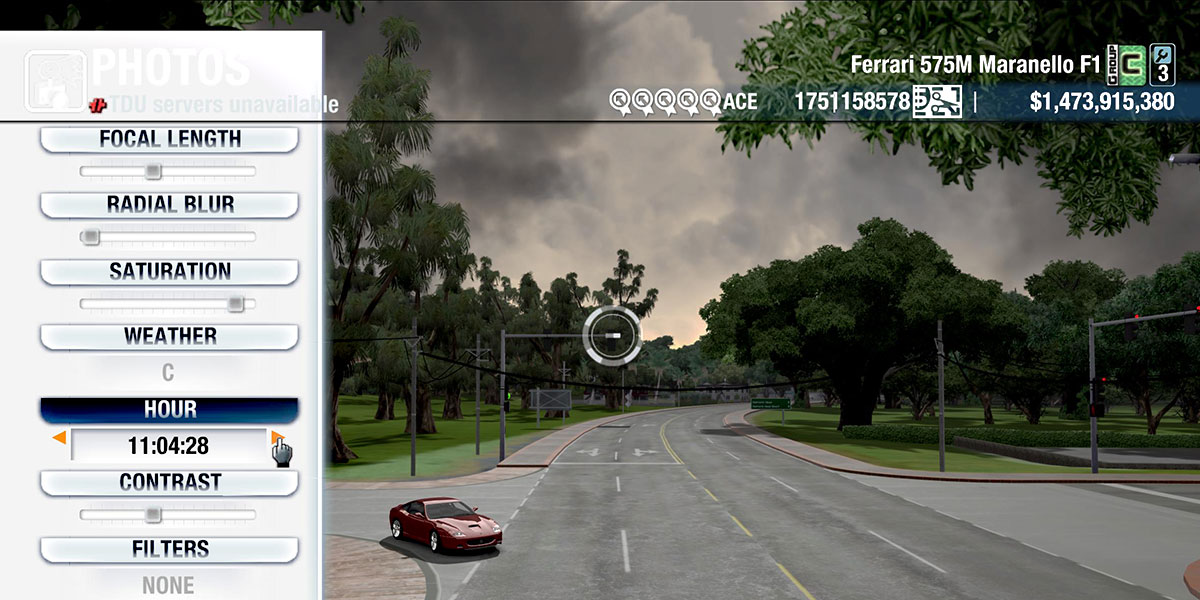The height and width of the screenshot is (600, 1200).
Task: Click the Radial Blur slider handle
Action: click(x=91, y=237)
